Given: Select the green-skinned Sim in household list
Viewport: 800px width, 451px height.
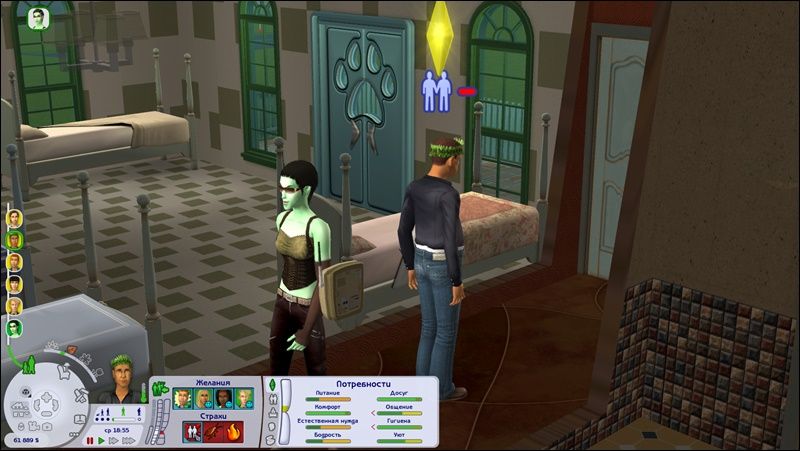Looking at the screenshot, I should (x=15, y=328).
